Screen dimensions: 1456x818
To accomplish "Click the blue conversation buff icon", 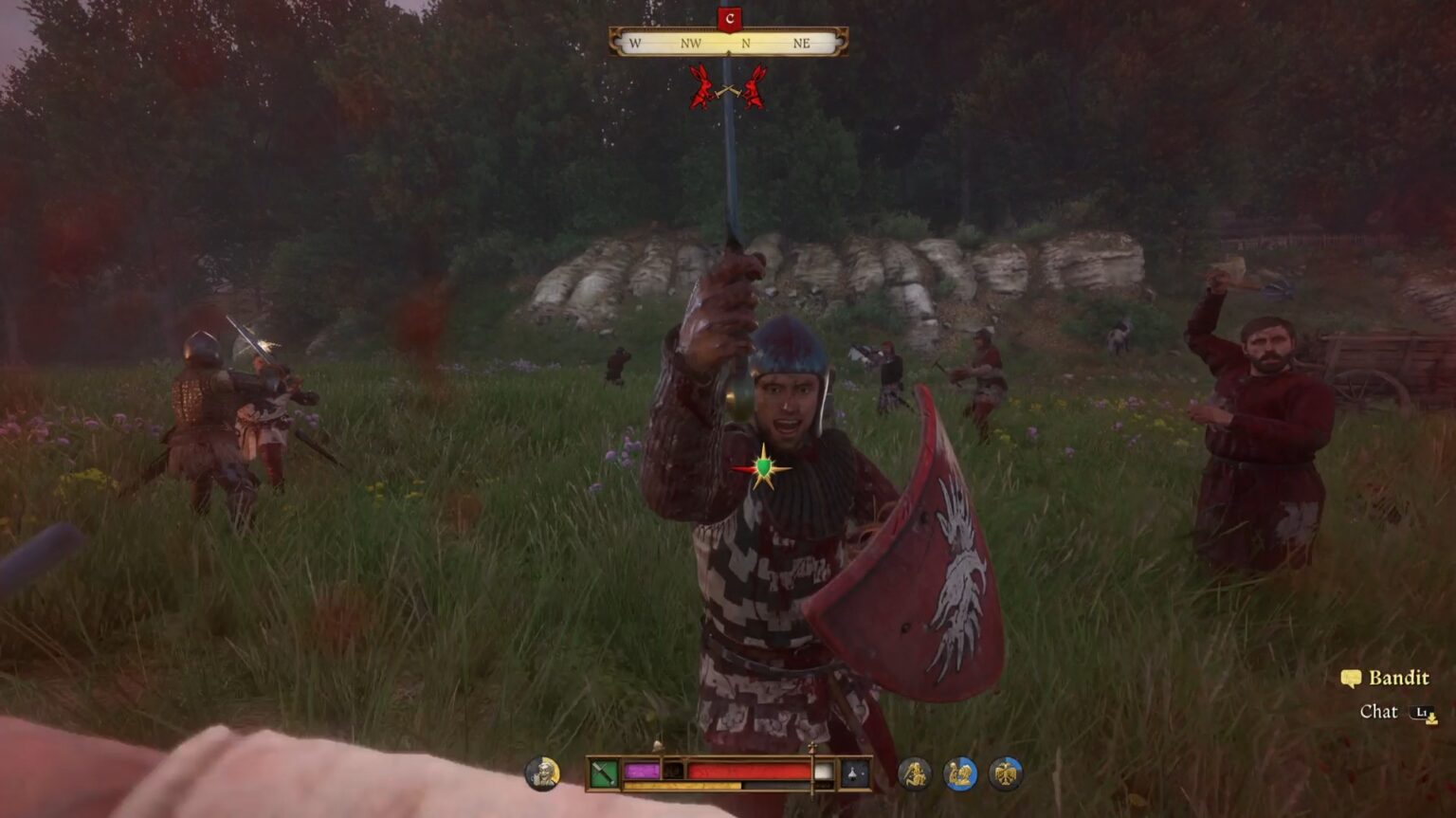I will pos(960,773).
